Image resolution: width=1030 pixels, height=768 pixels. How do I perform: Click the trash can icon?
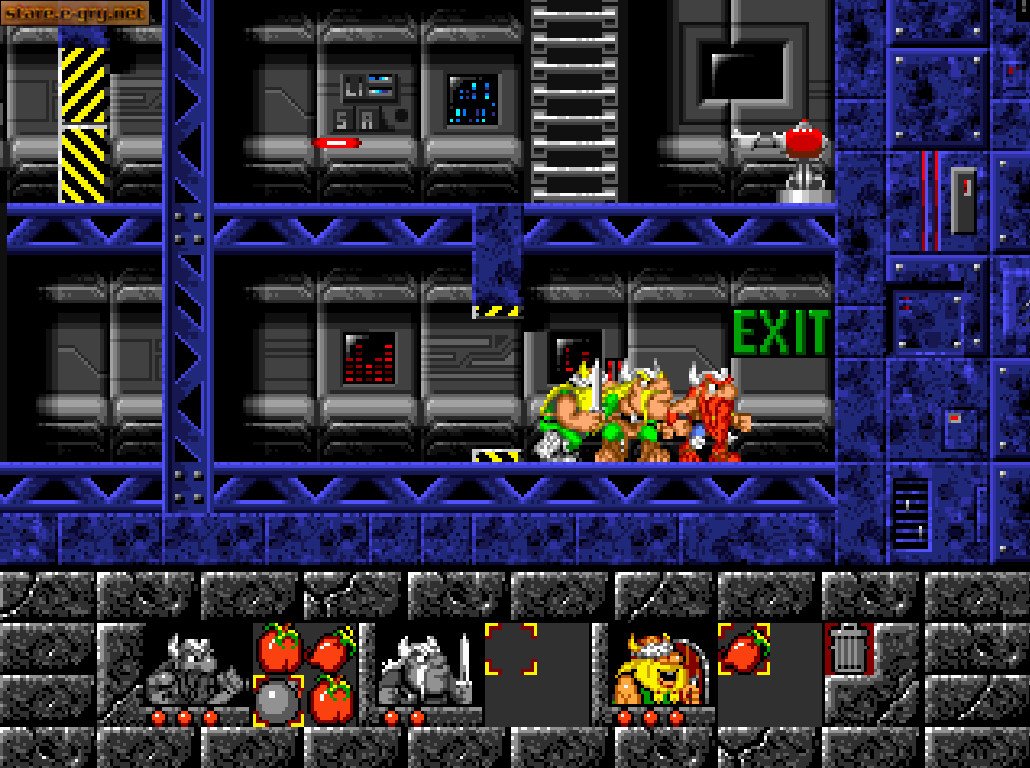coord(849,649)
